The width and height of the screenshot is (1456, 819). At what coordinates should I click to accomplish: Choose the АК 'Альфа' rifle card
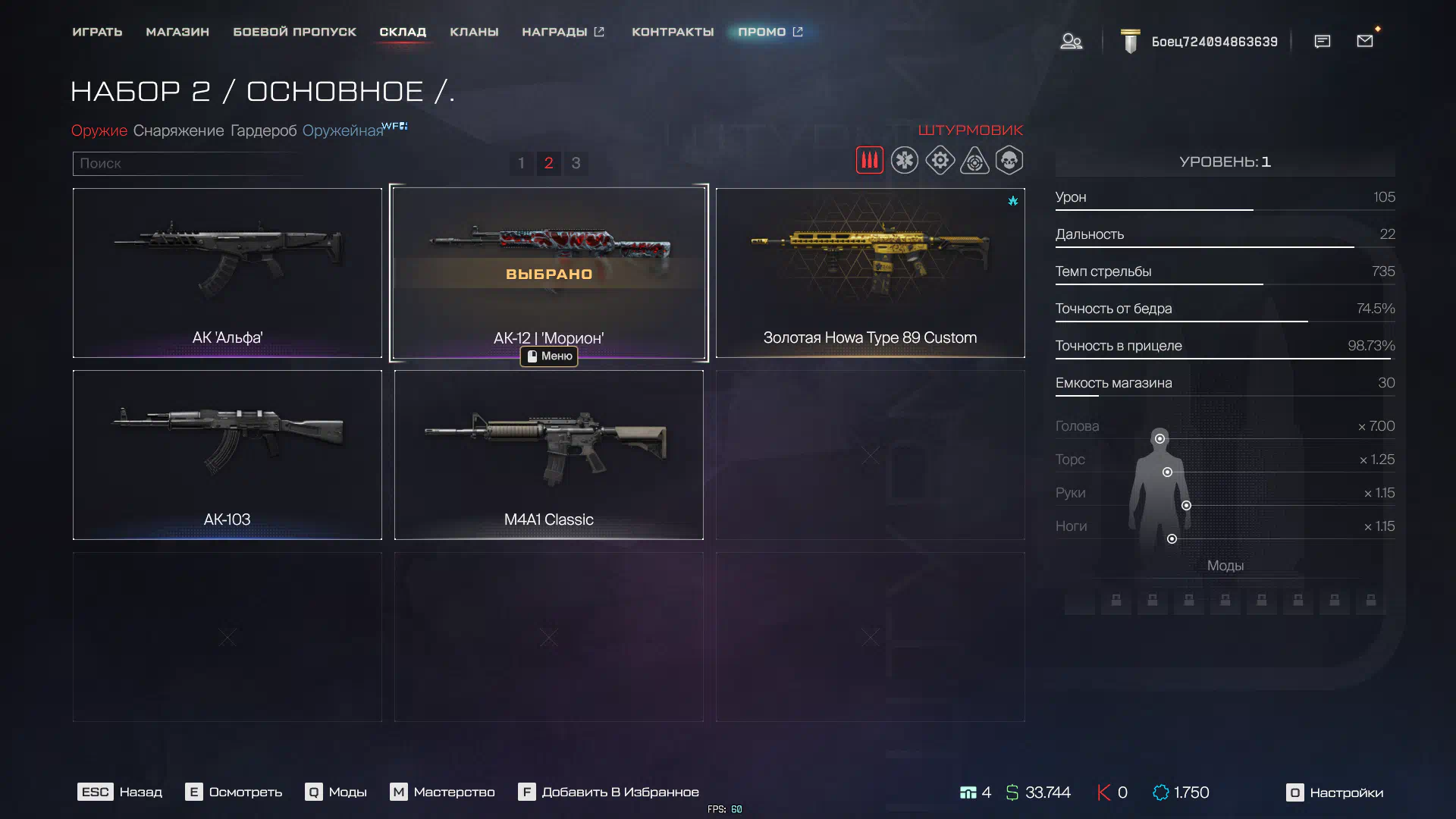(x=227, y=272)
